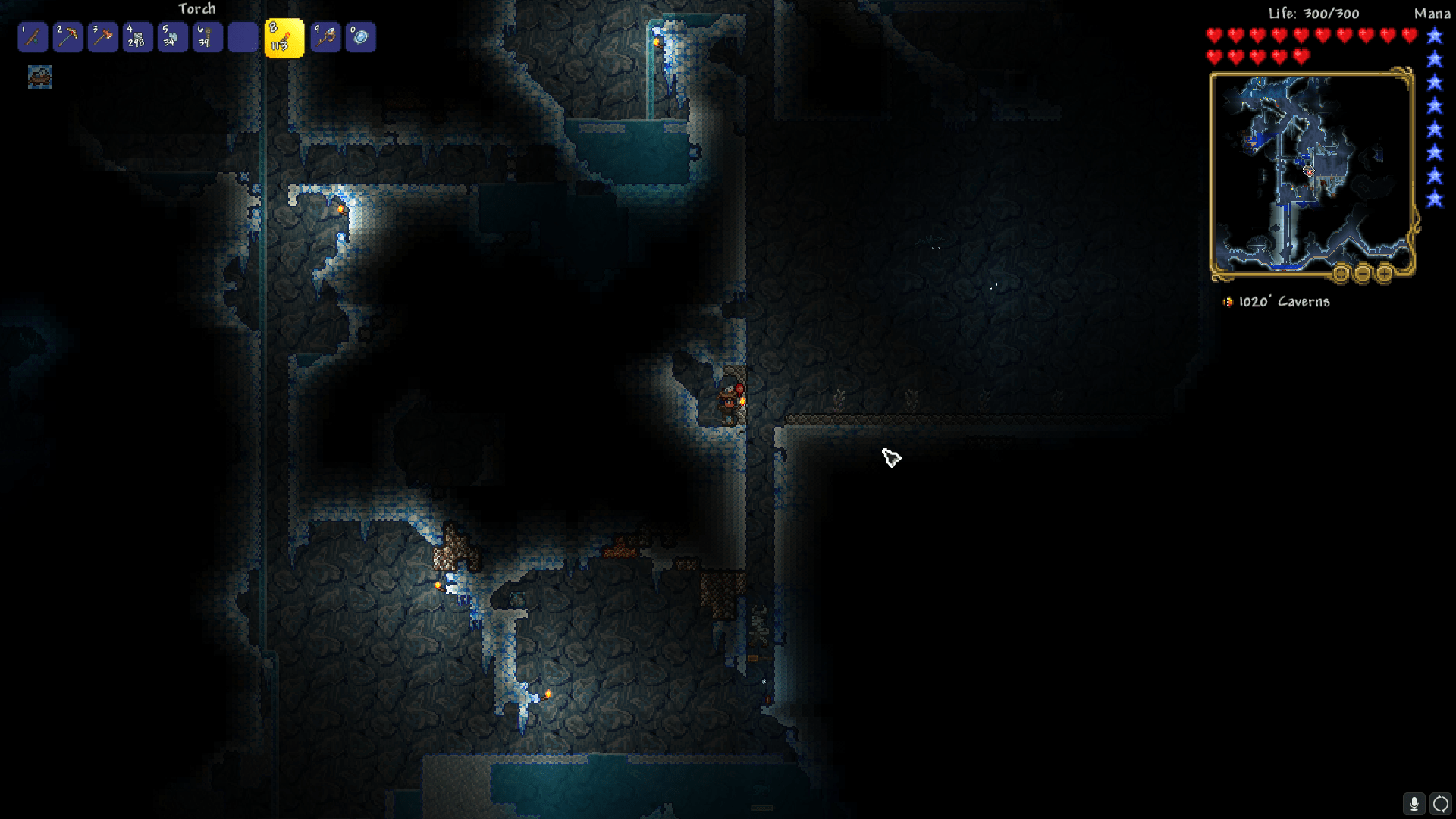This screenshot has width=1456, height=819.
Task: Click the buff icon beside the depth meter
Action: click(x=1228, y=301)
